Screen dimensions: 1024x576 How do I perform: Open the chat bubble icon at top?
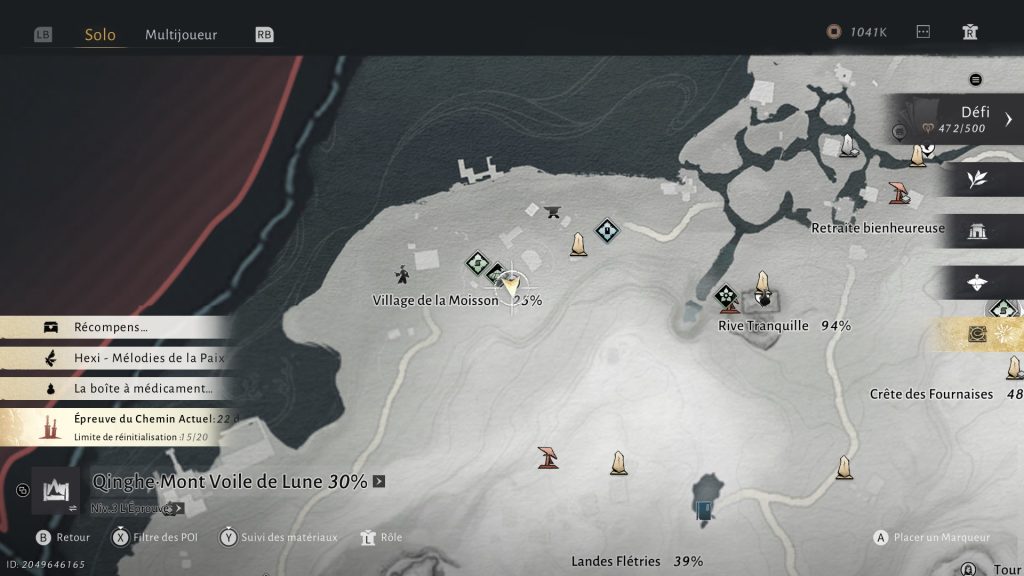coord(923,32)
